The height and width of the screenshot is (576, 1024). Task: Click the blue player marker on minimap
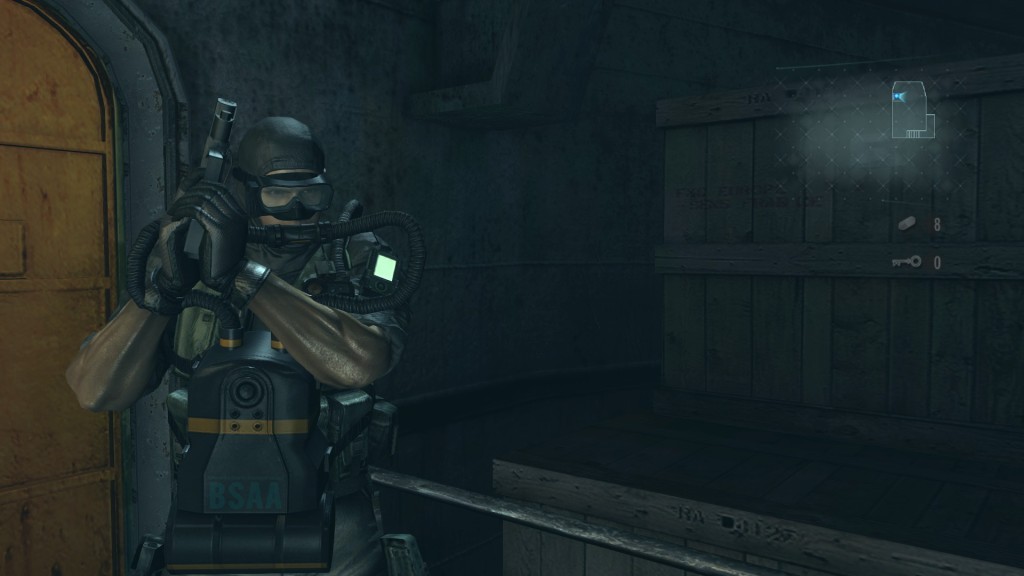tap(900, 96)
